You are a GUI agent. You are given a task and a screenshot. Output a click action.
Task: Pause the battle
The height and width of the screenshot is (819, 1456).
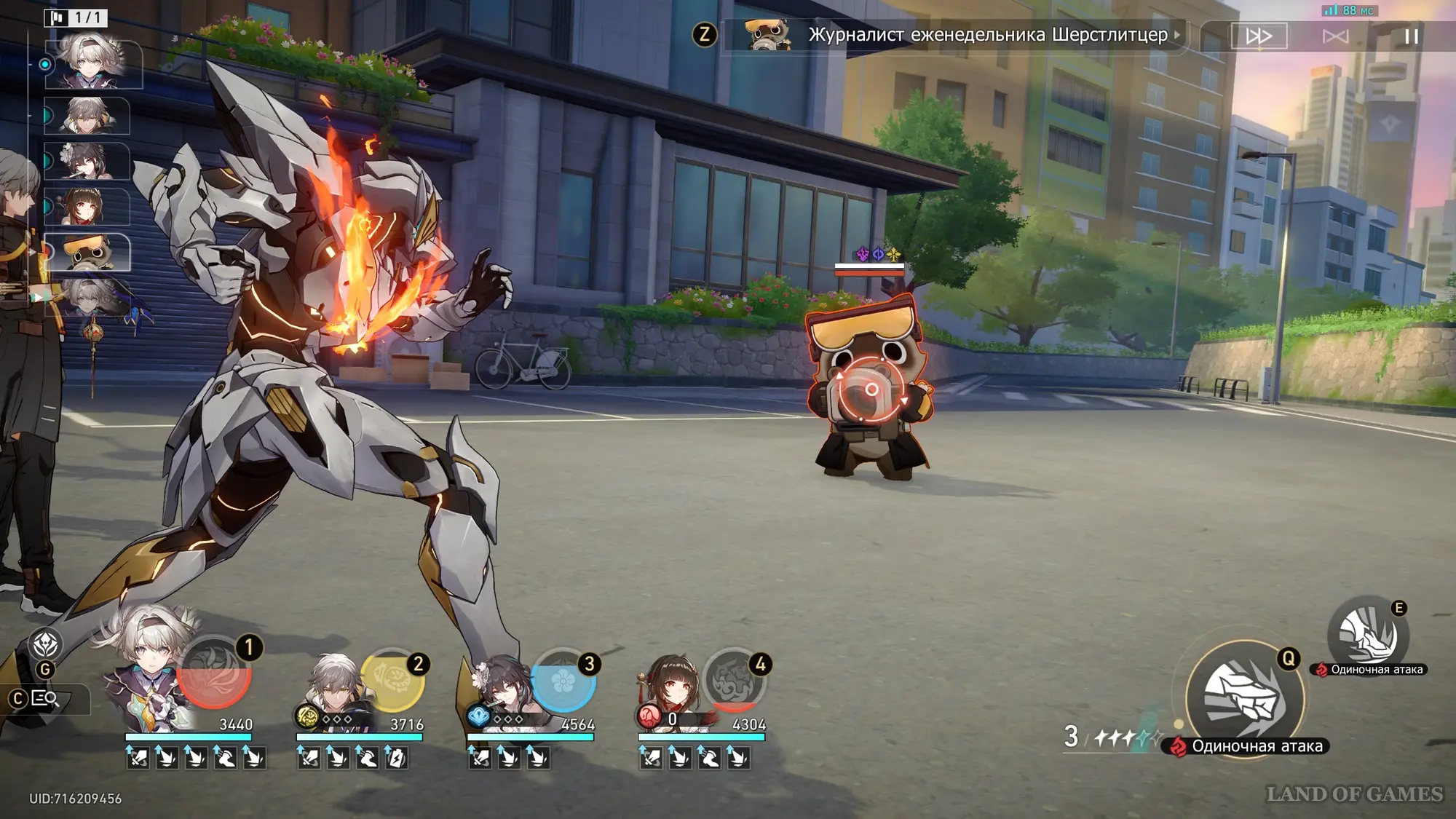click(x=1411, y=36)
